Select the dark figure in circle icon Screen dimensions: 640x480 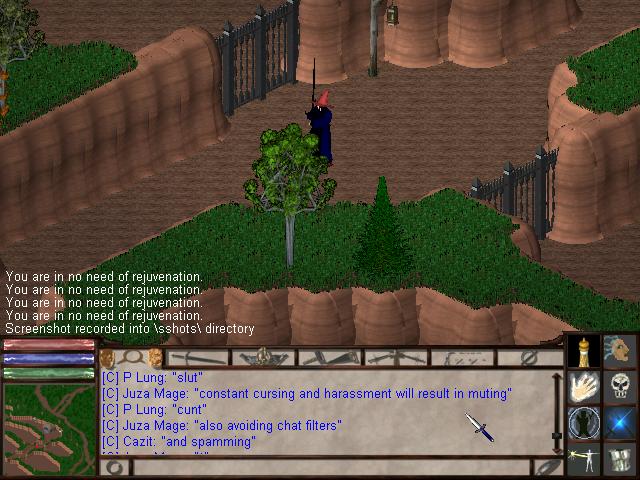(x=584, y=422)
